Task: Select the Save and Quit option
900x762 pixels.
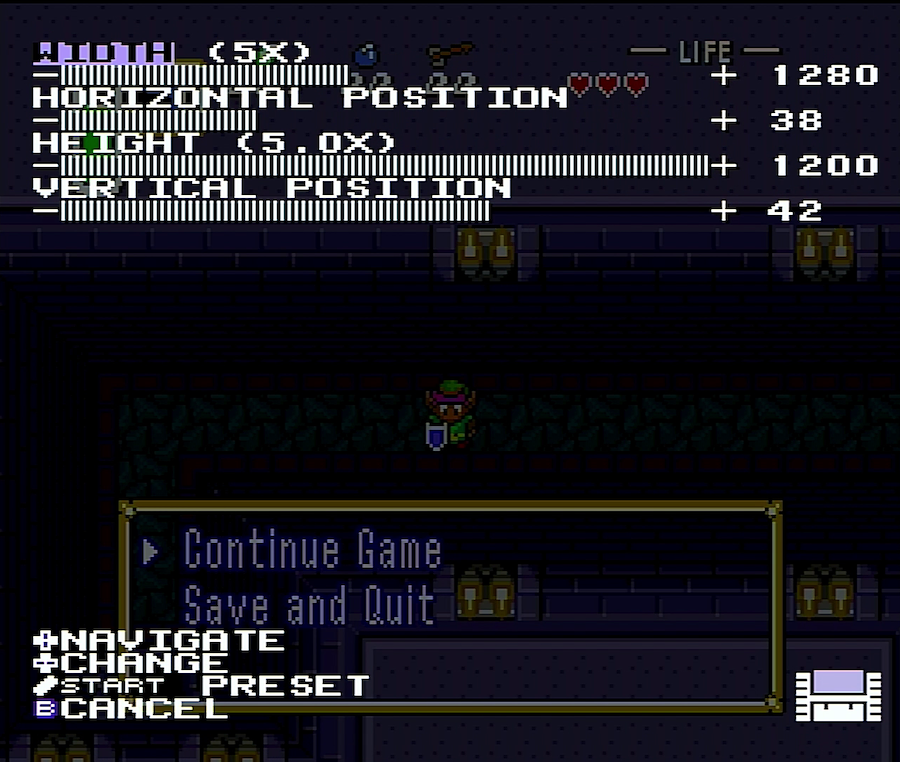Action: click(x=309, y=605)
